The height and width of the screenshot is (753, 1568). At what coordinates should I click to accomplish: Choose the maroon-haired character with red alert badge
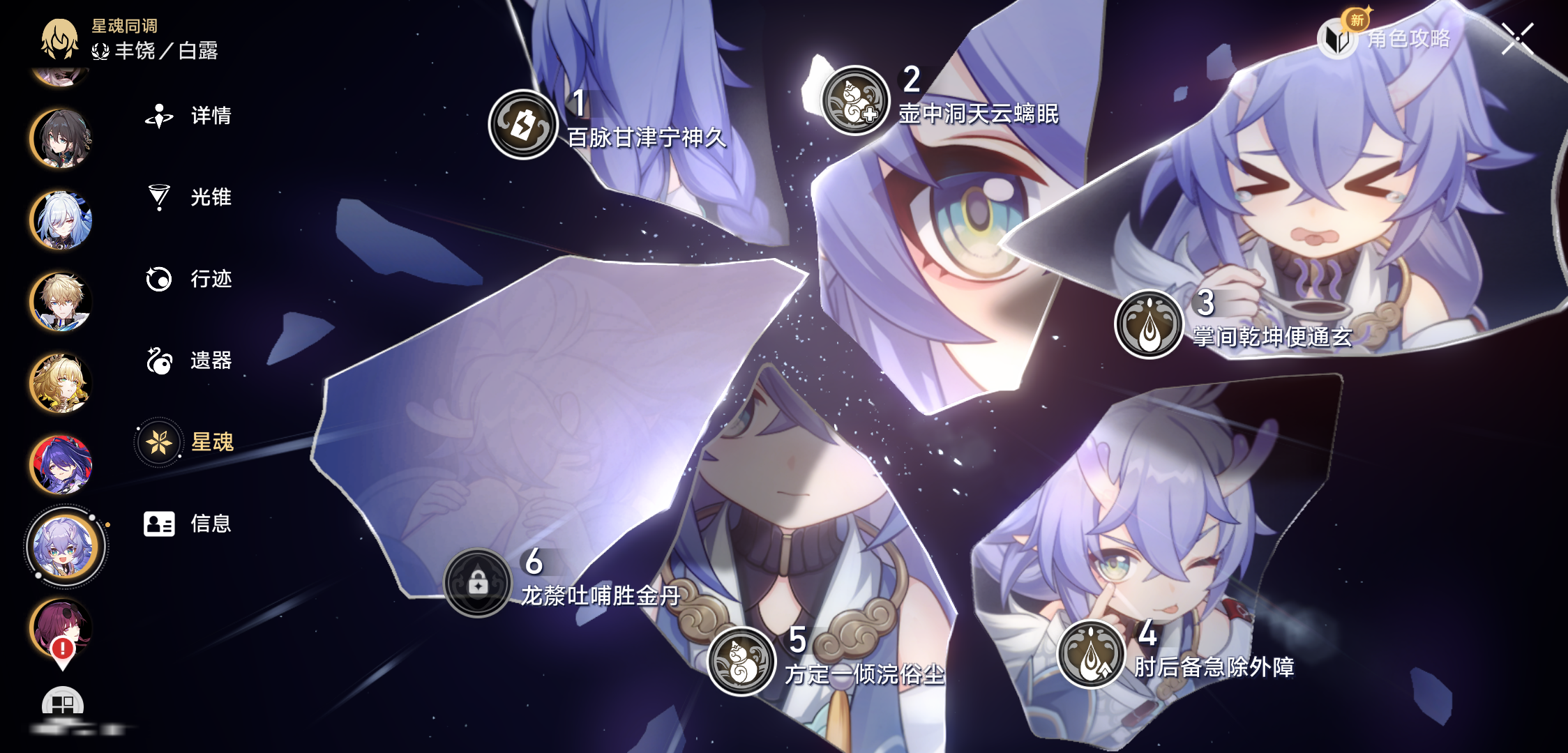(61, 627)
